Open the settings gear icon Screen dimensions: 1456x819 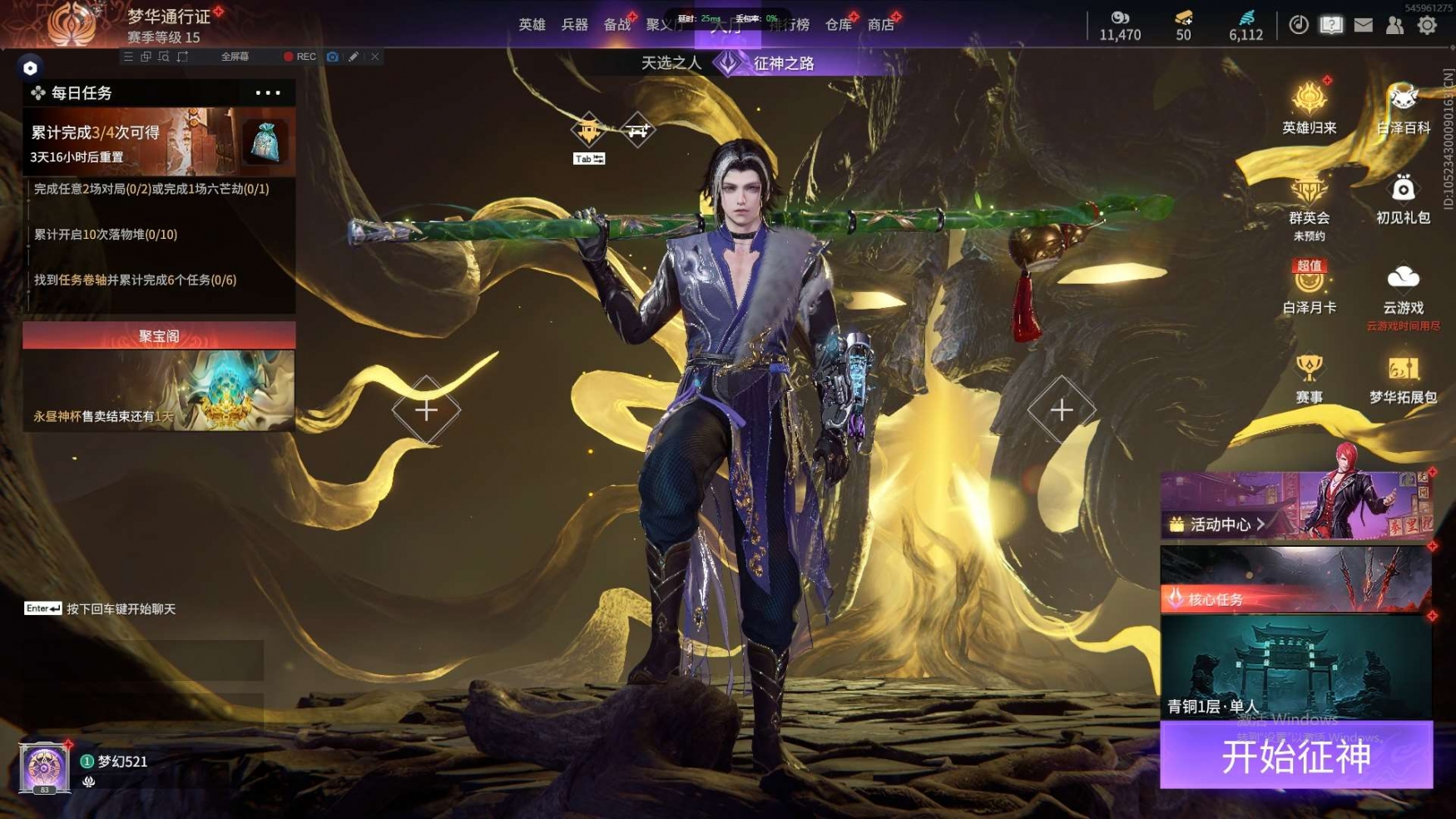coord(1427,25)
